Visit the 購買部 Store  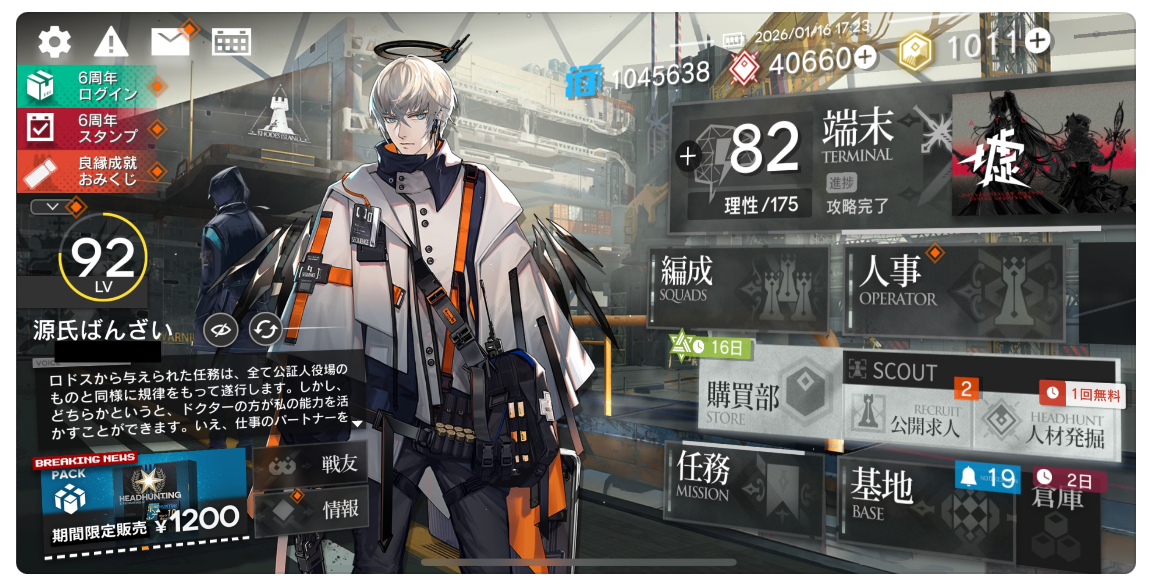pyautogui.click(x=766, y=399)
